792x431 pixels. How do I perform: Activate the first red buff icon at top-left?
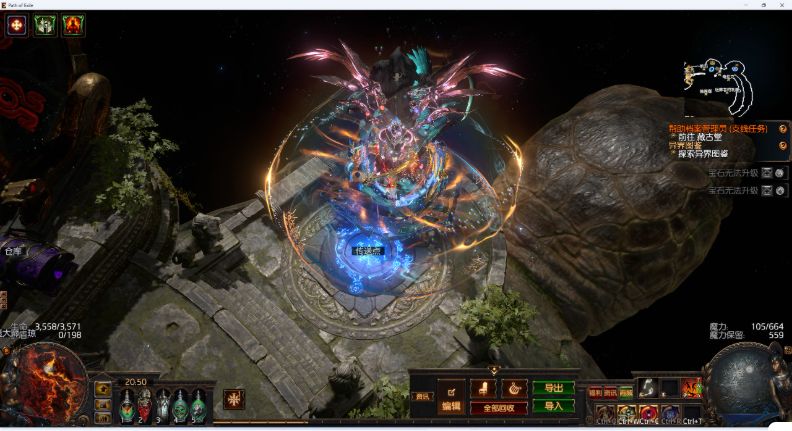[16, 26]
